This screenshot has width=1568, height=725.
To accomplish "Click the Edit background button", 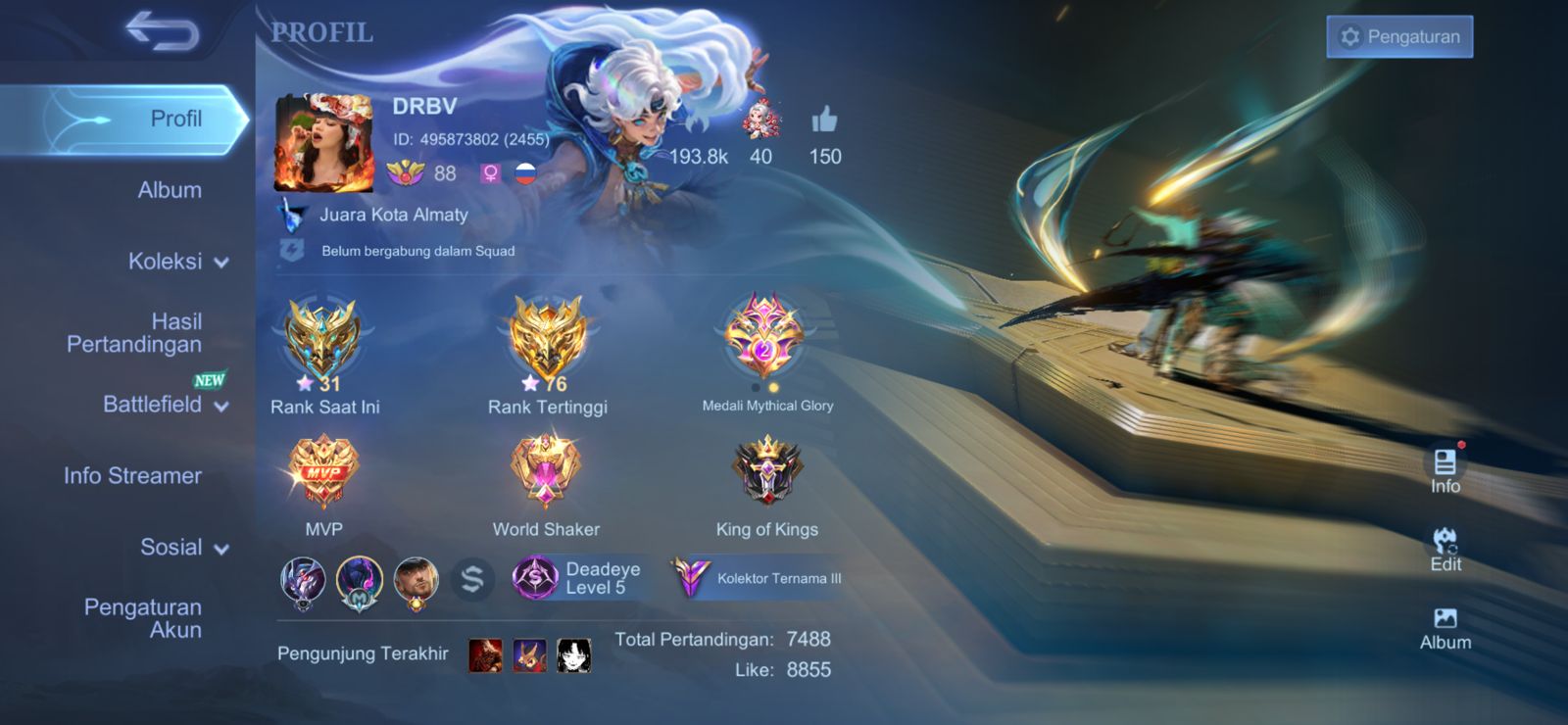I will coord(1445,549).
